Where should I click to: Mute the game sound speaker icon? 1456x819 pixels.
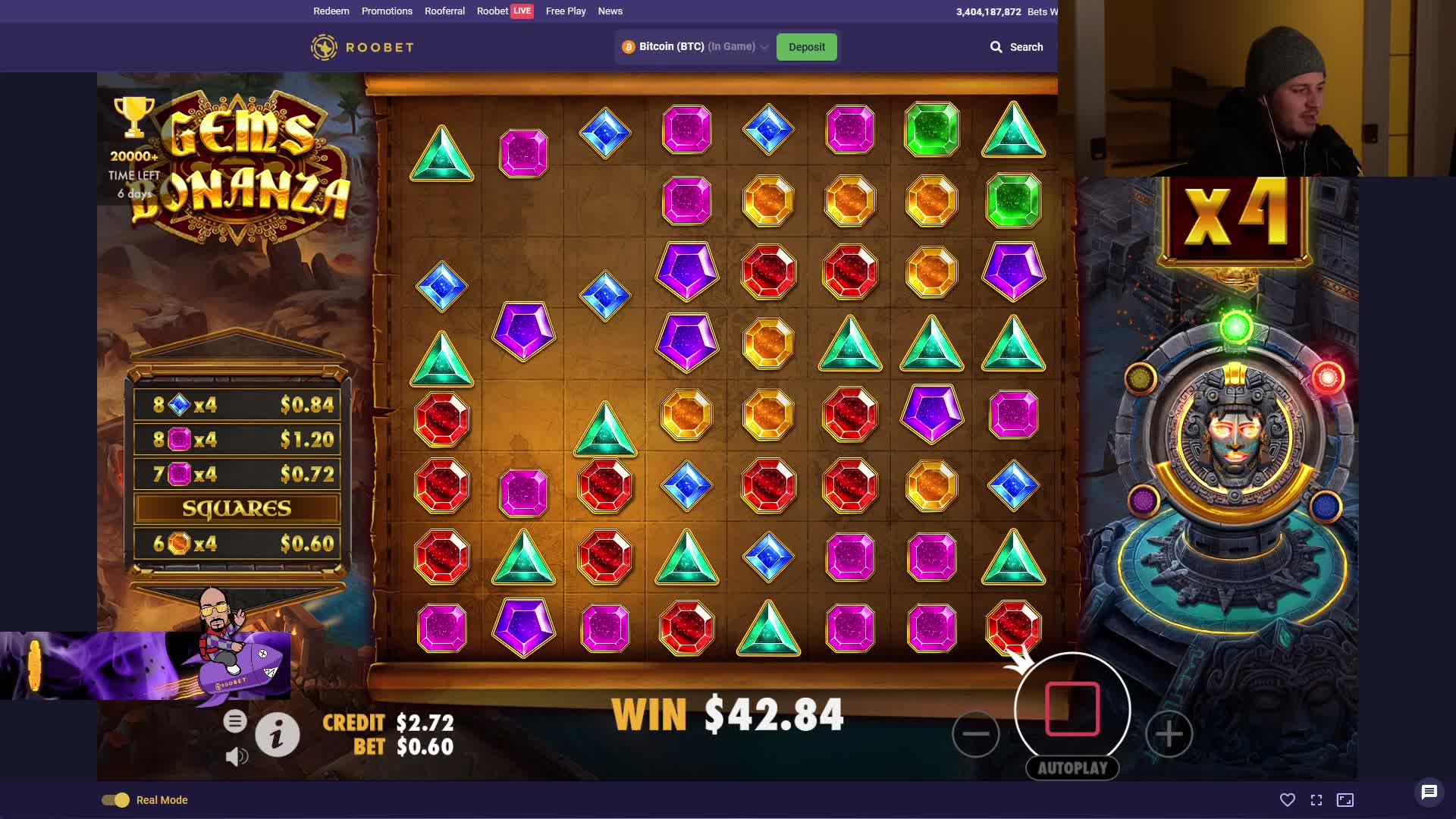point(237,756)
